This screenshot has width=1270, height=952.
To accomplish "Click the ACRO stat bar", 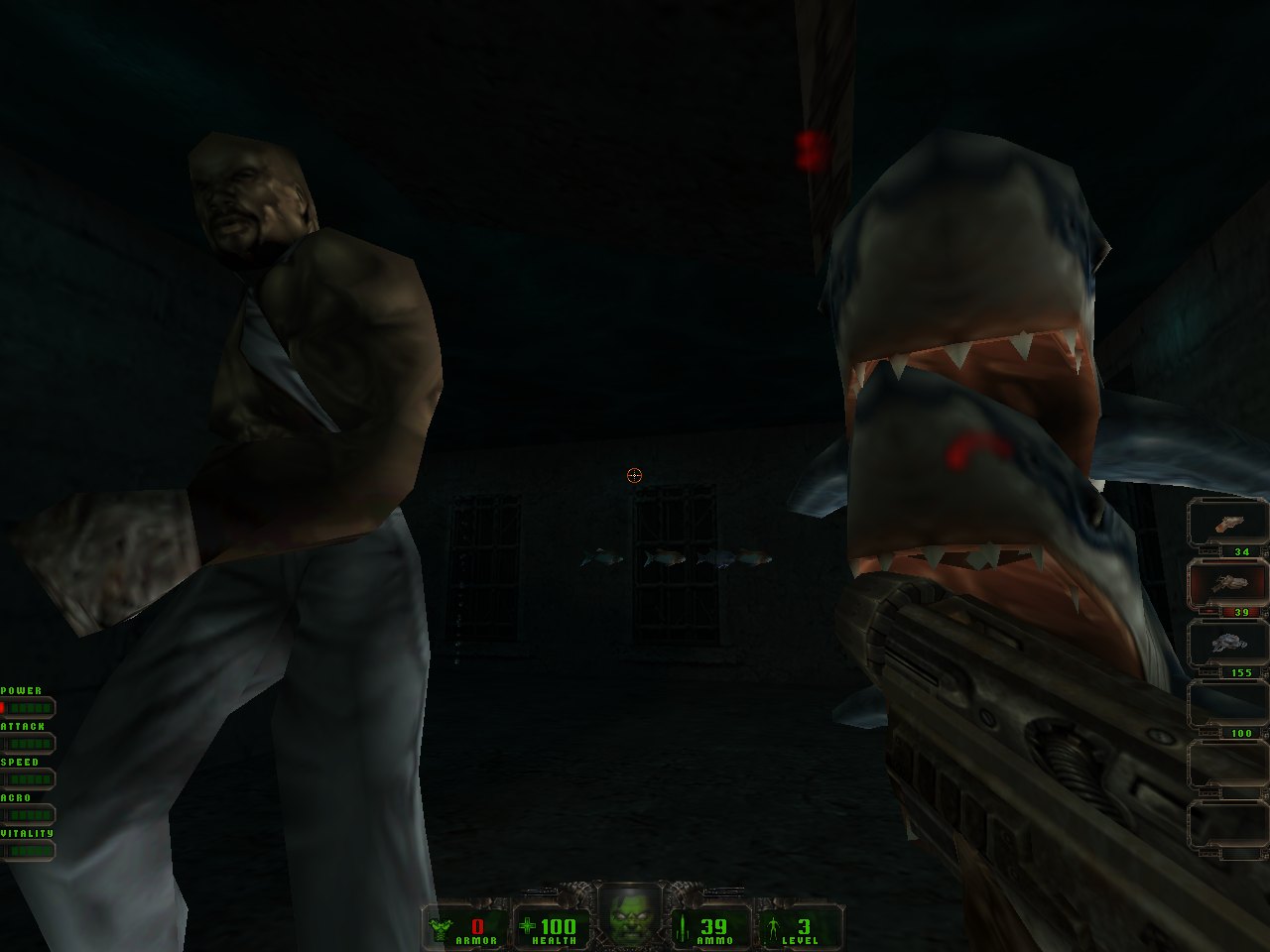I will (28, 816).
